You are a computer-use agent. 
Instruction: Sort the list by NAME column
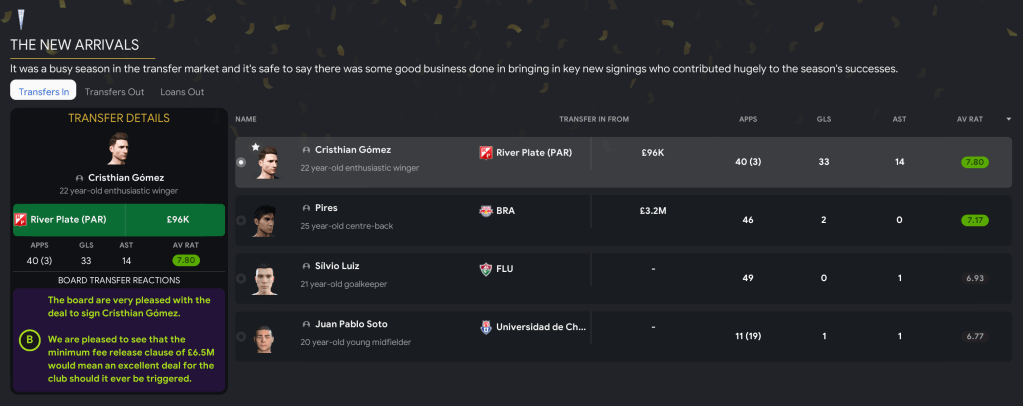(x=246, y=119)
